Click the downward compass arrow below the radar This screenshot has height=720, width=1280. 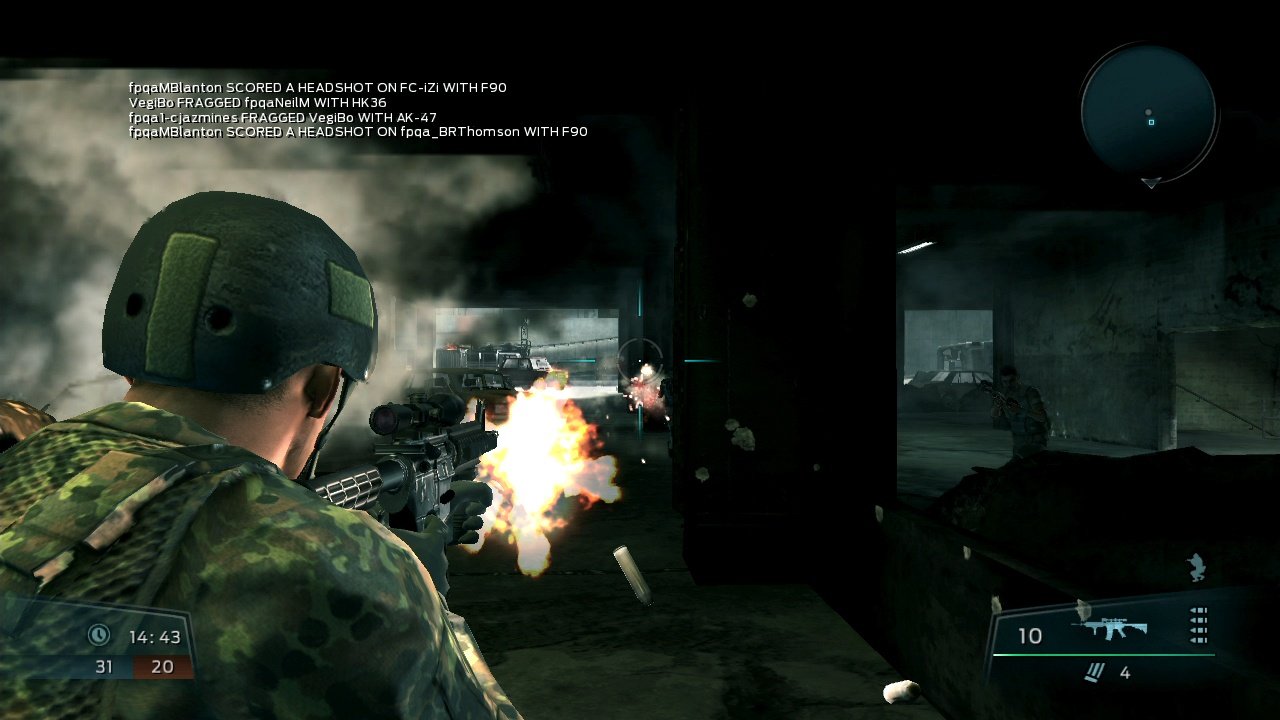(1151, 183)
